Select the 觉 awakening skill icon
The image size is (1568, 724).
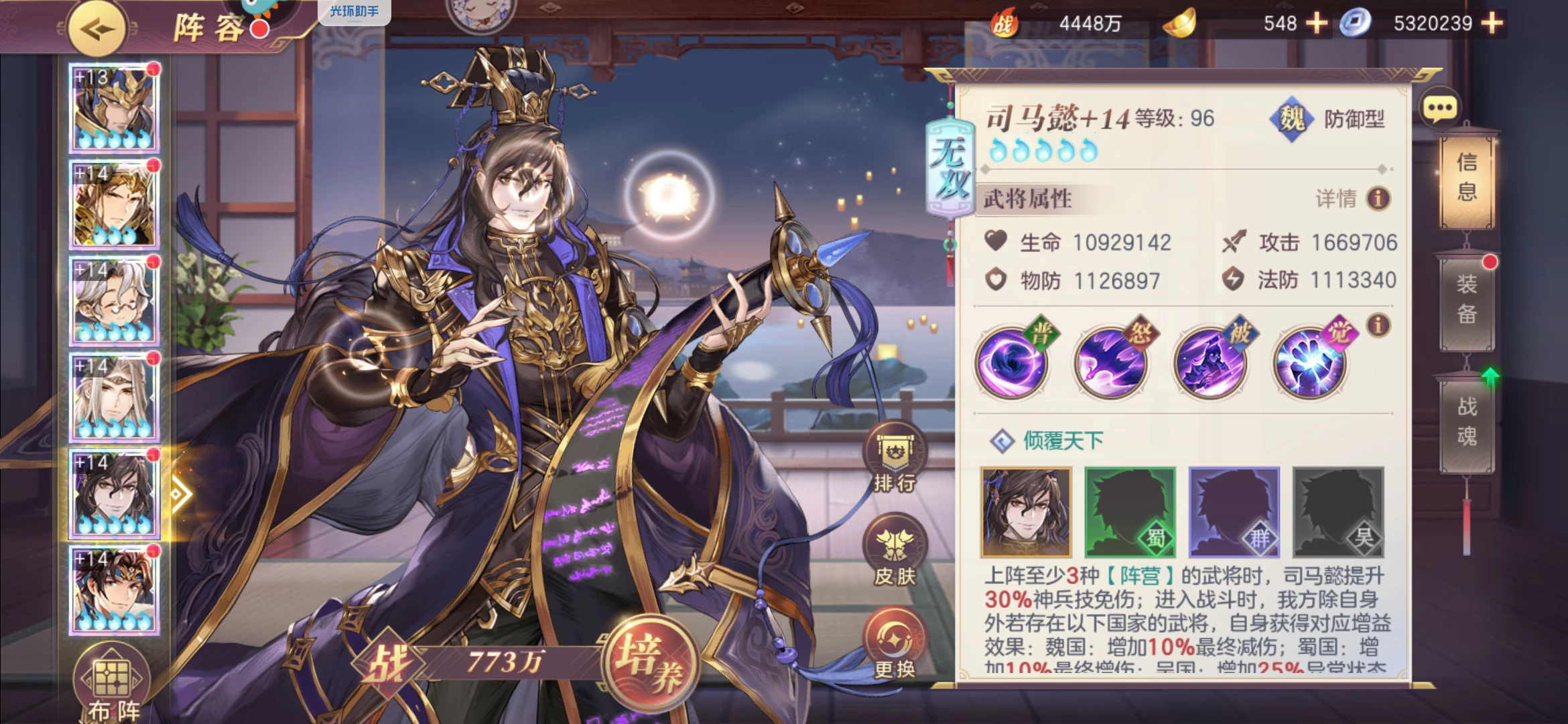coord(1310,363)
